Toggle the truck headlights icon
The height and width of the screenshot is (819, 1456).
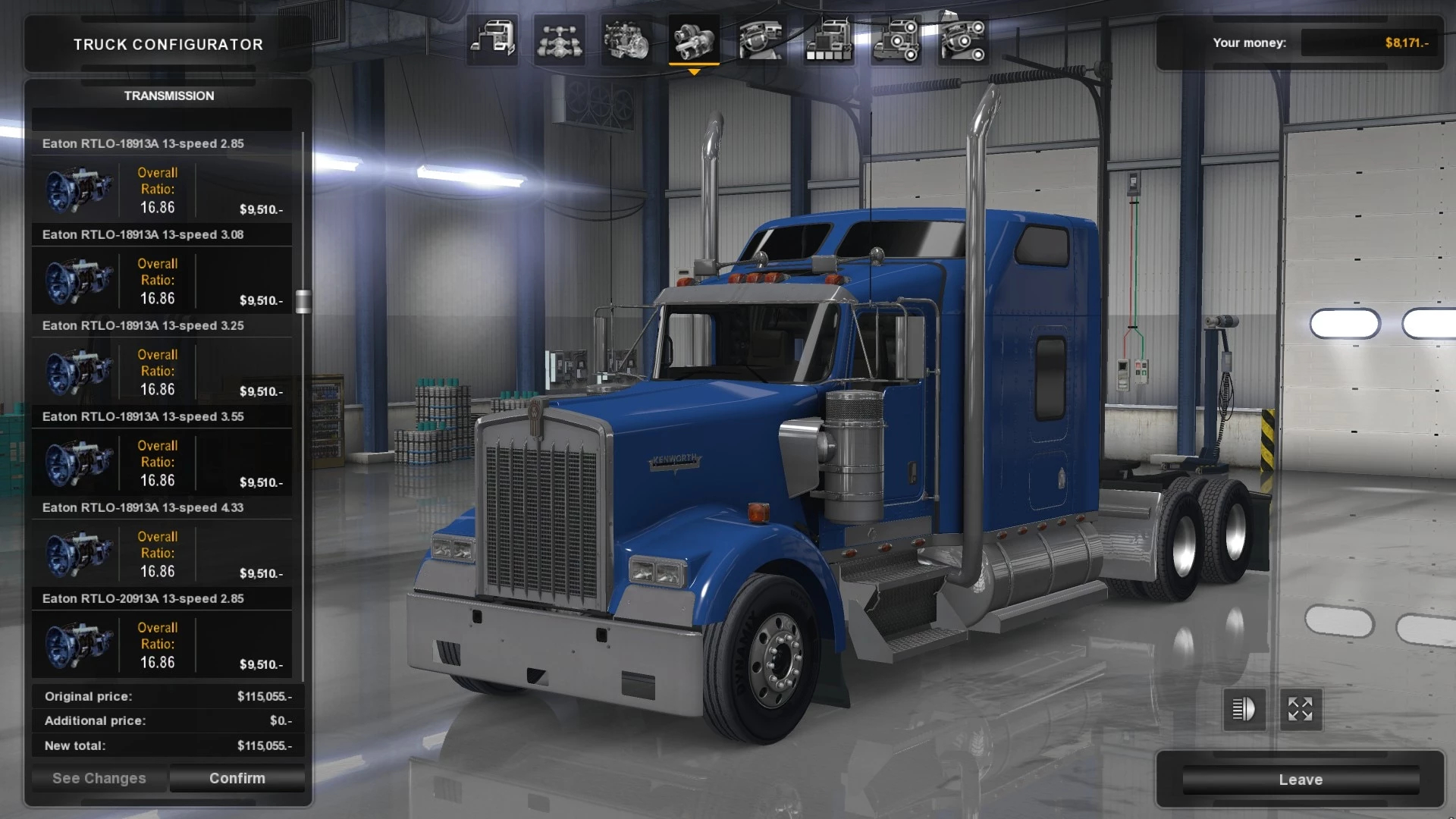pos(1244,710)
